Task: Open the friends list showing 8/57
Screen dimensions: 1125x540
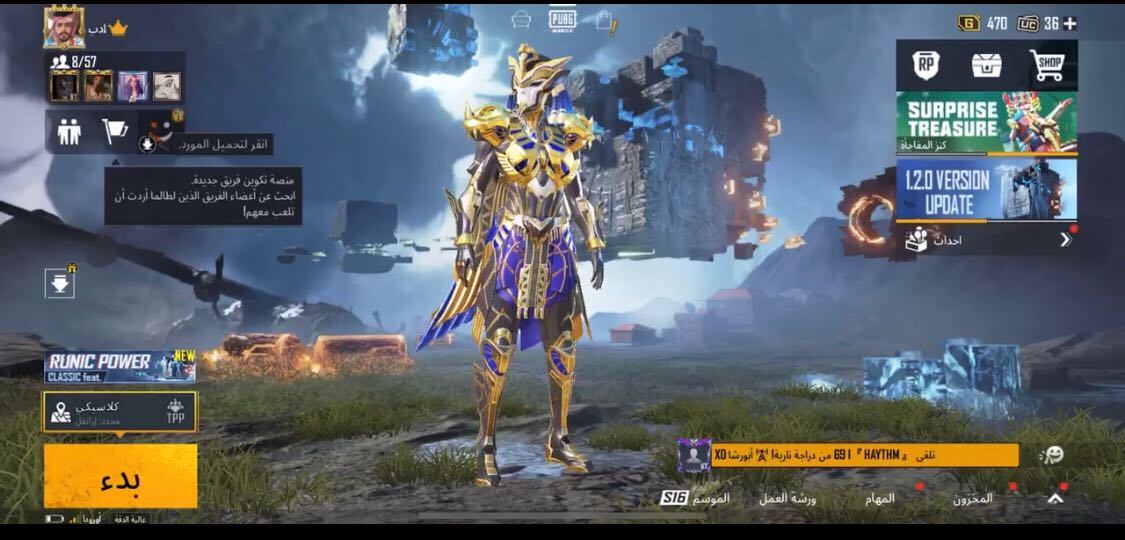Action: pos(72,62)
